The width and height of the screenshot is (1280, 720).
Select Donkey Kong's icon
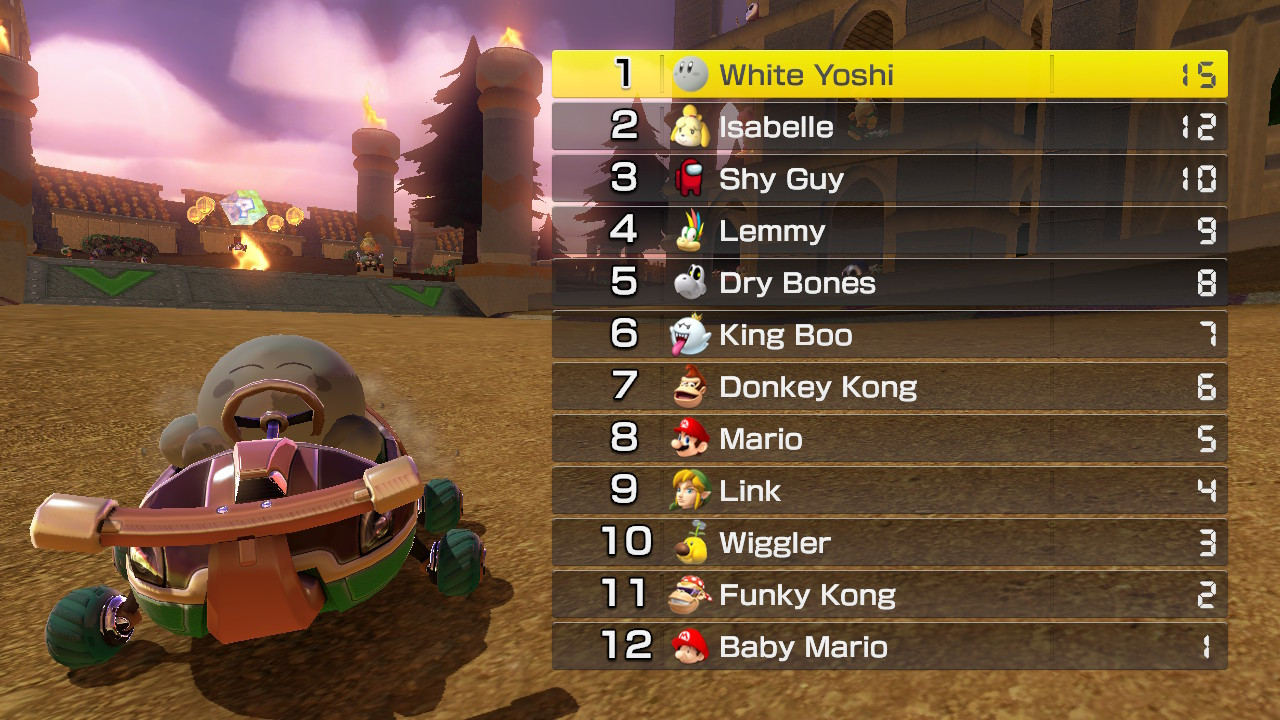point(692,387)
